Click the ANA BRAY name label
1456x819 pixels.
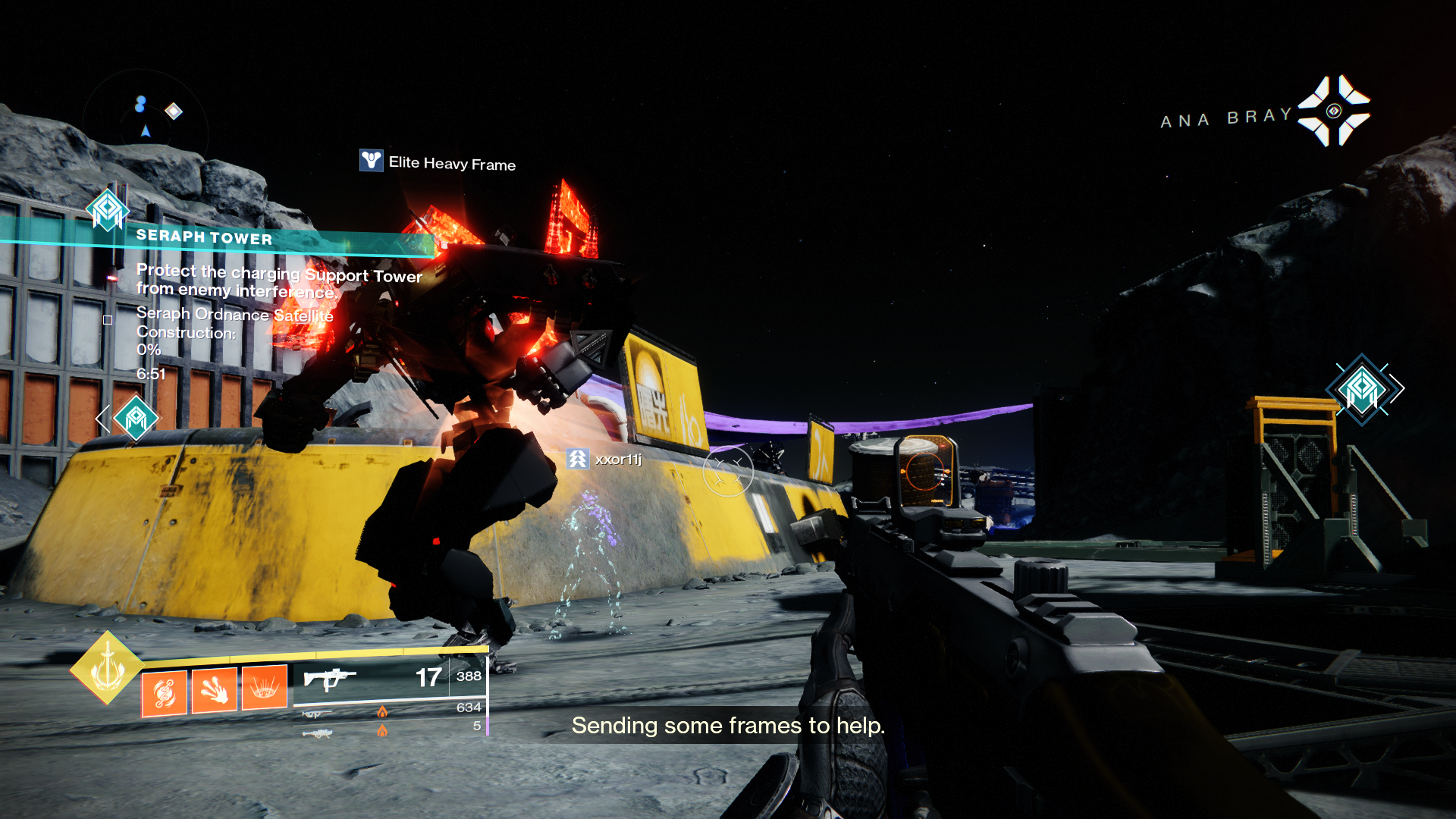point(1222,117)
